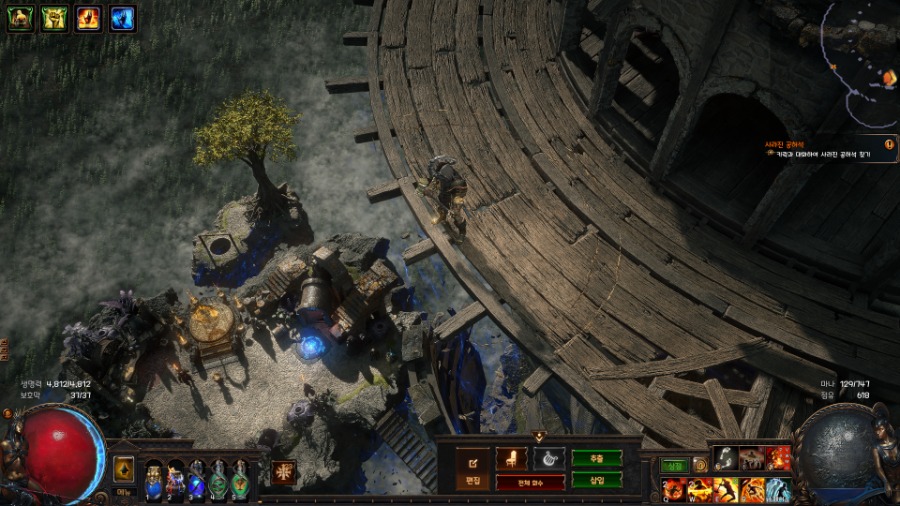Open the chair decorations icon
The height and width of the screenshot is (506, 900).
pyautogui.click(x=512, y=458)
